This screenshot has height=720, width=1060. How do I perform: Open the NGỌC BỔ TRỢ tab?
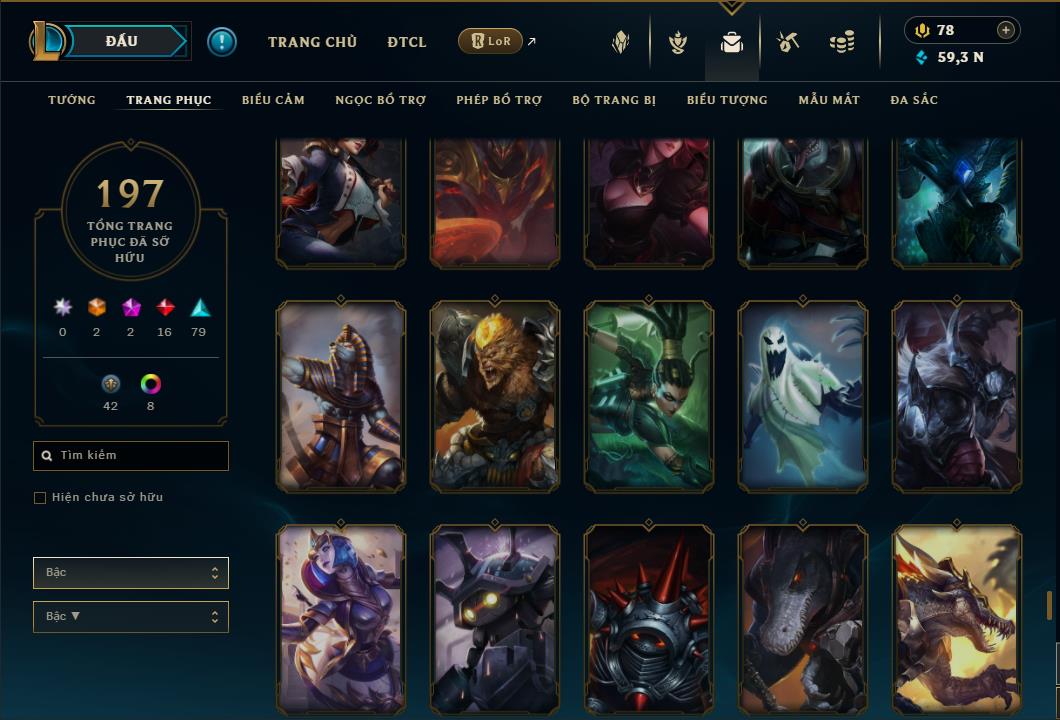pos(380,100)
